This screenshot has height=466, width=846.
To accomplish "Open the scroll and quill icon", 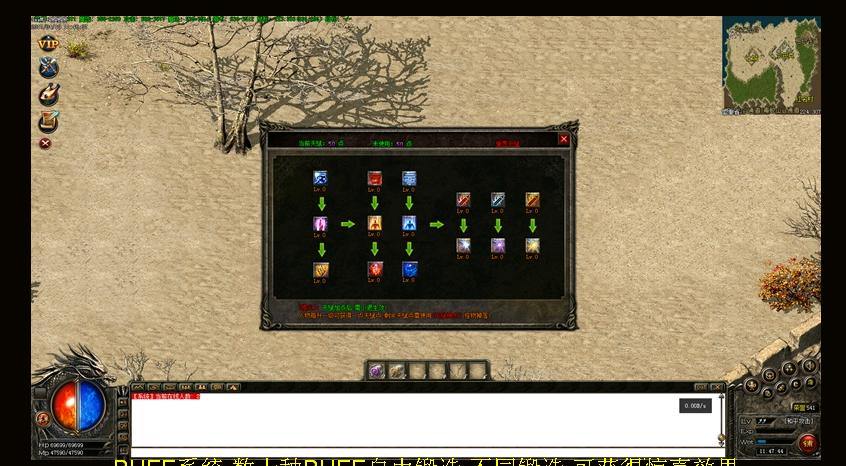I will [48, 121].
